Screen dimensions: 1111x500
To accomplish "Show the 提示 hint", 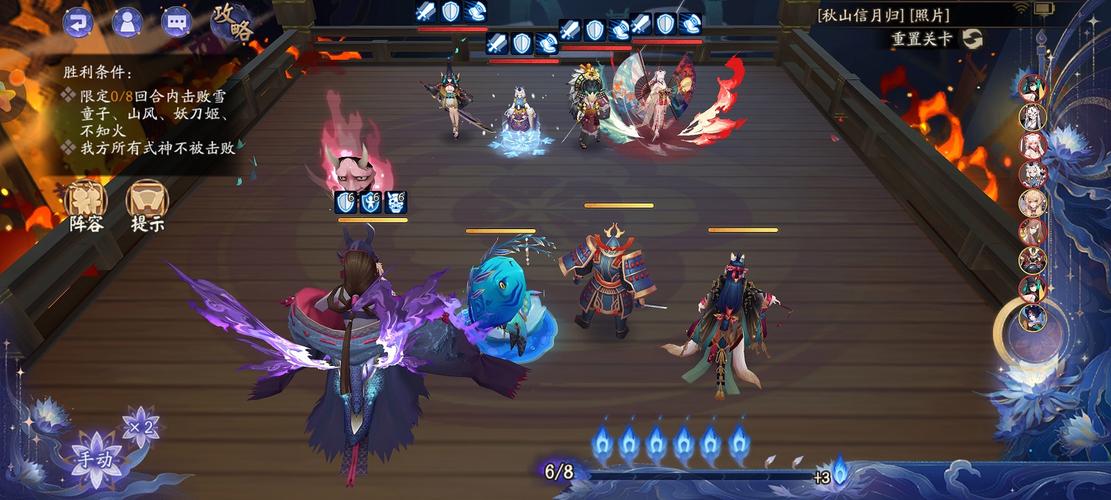I will click(x=147, y=204).
